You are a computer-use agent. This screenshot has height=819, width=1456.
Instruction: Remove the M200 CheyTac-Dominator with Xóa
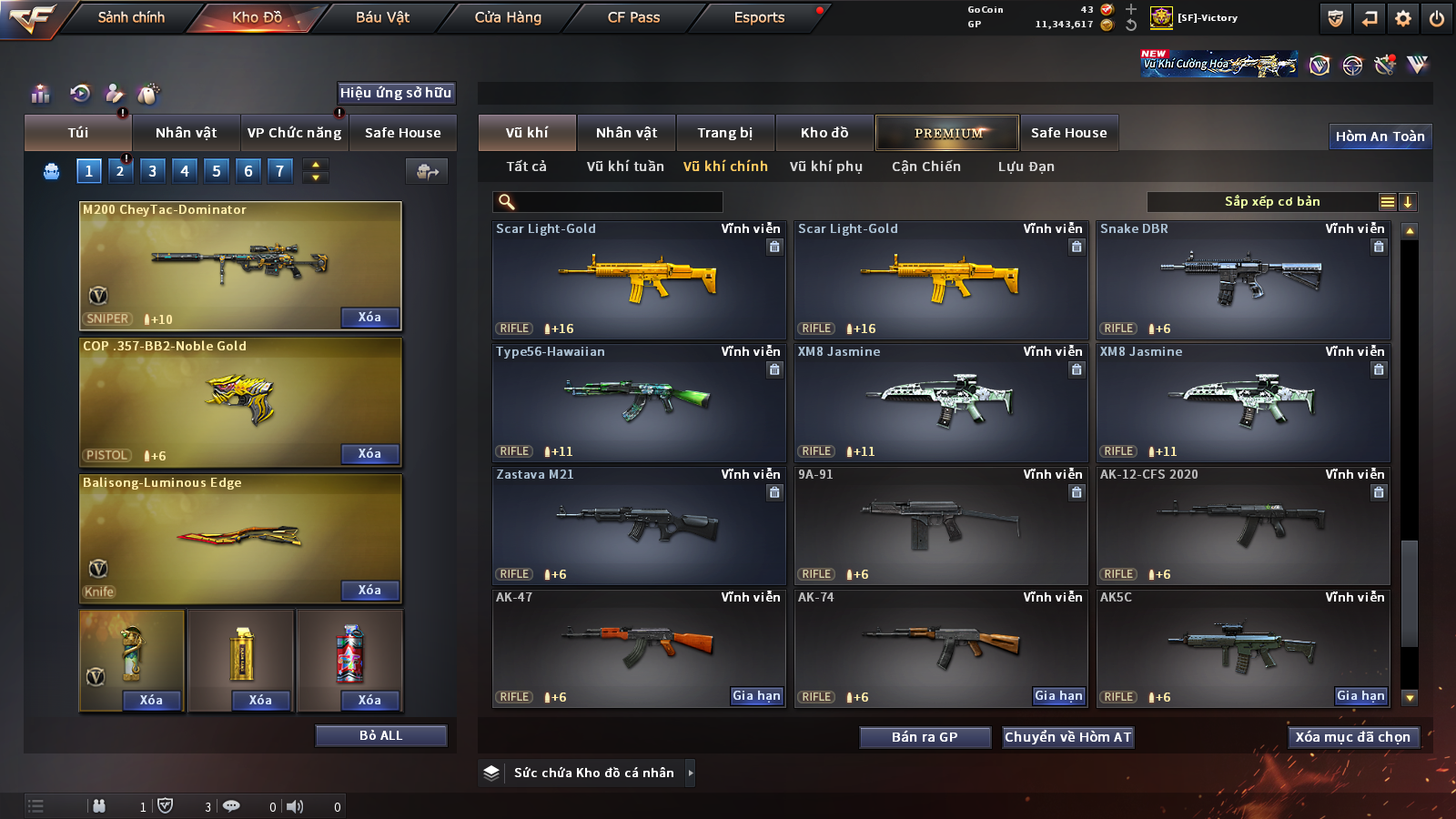tap(369, 318)
